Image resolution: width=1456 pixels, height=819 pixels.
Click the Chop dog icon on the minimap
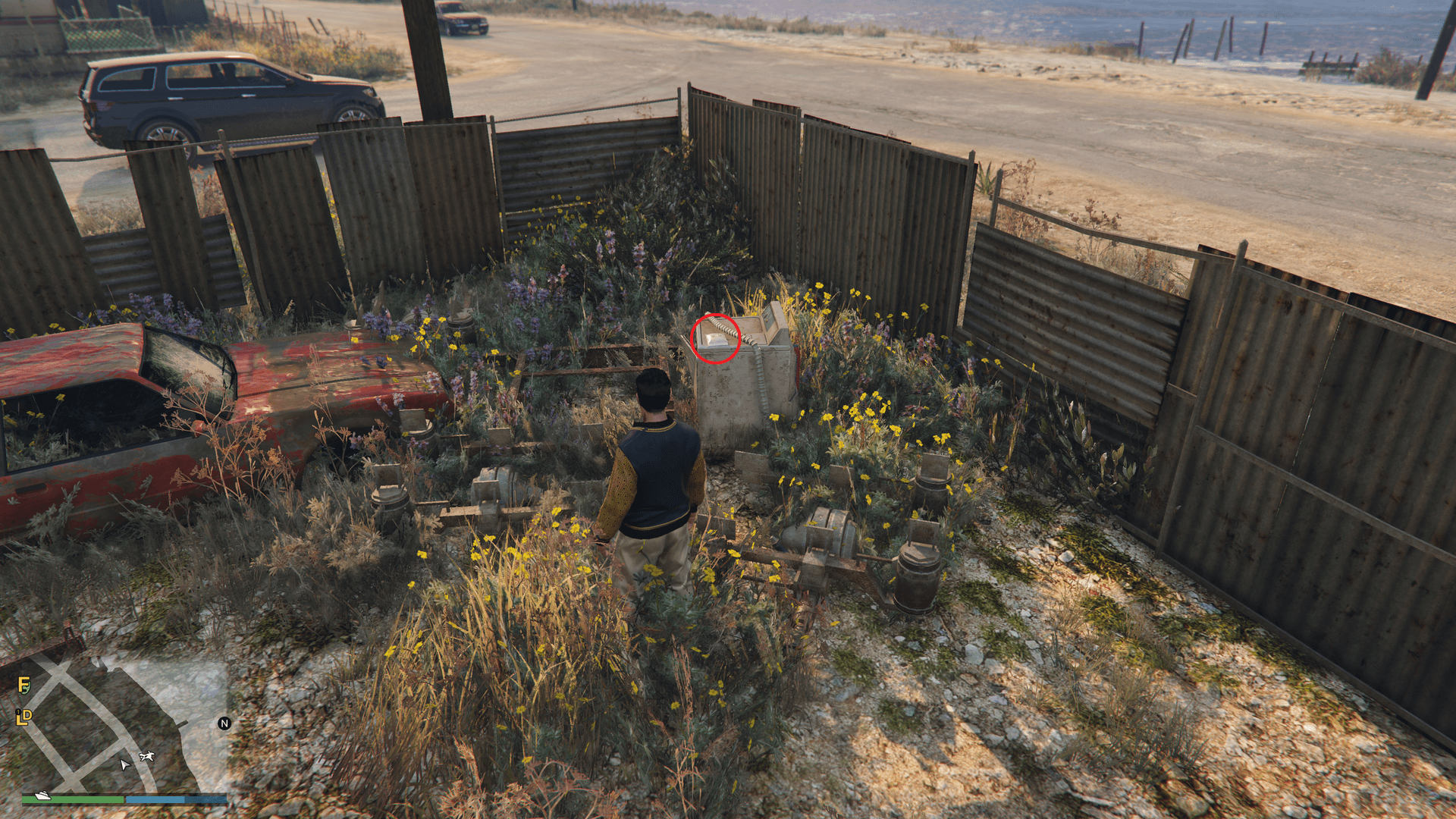point(146,755)
